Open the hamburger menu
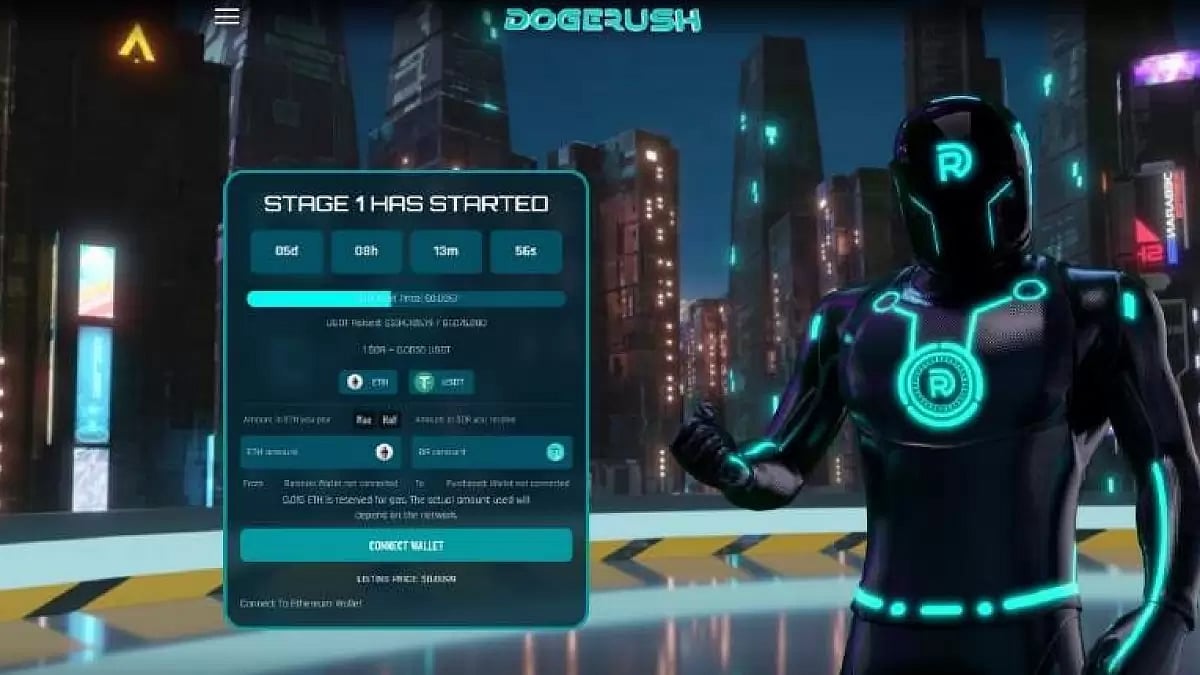Image resolution: width=1200 pixels, height=675 pixels. pos(227,16)
